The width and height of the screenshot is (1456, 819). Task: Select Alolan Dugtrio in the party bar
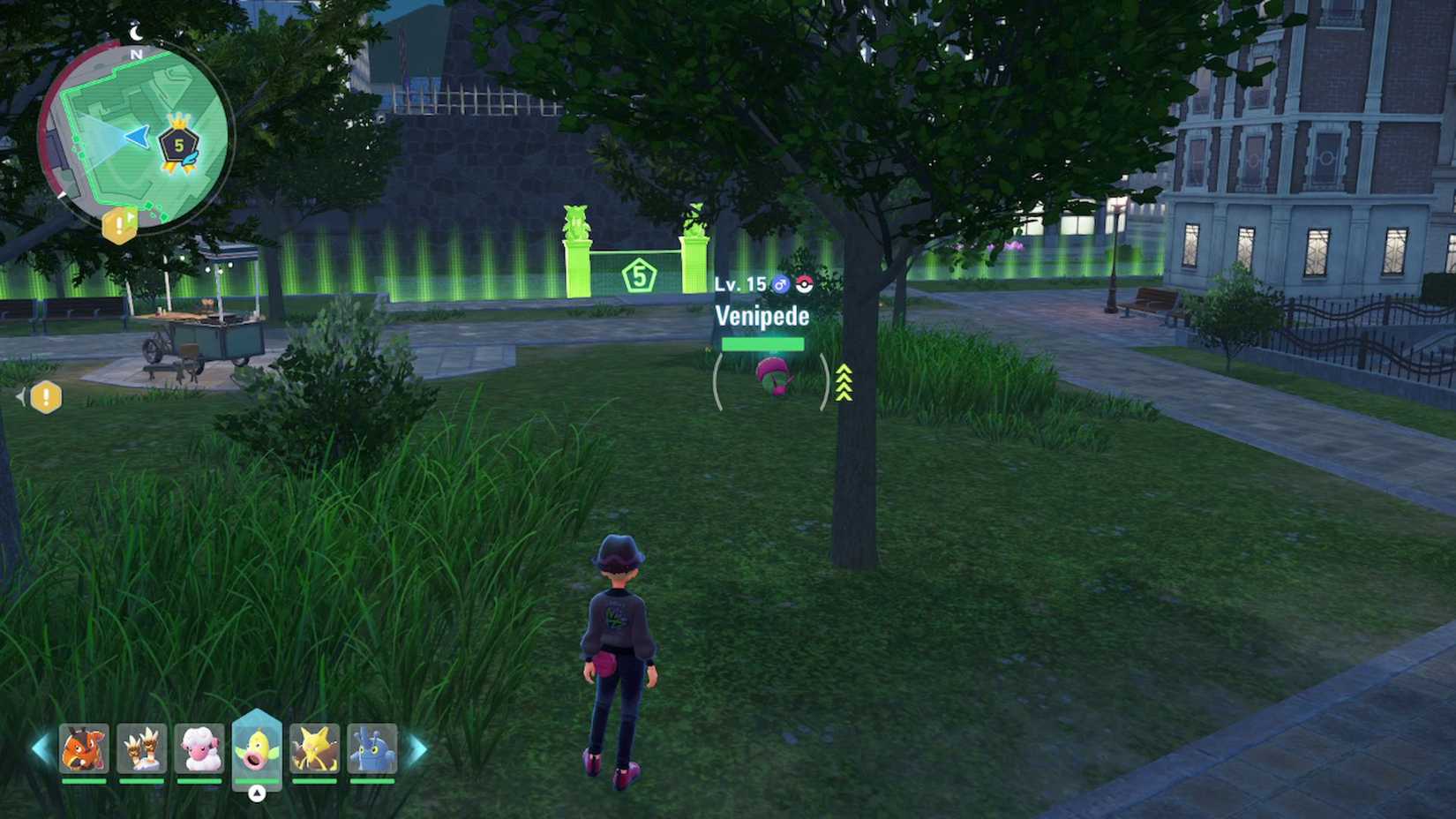[x=143, y=749]
